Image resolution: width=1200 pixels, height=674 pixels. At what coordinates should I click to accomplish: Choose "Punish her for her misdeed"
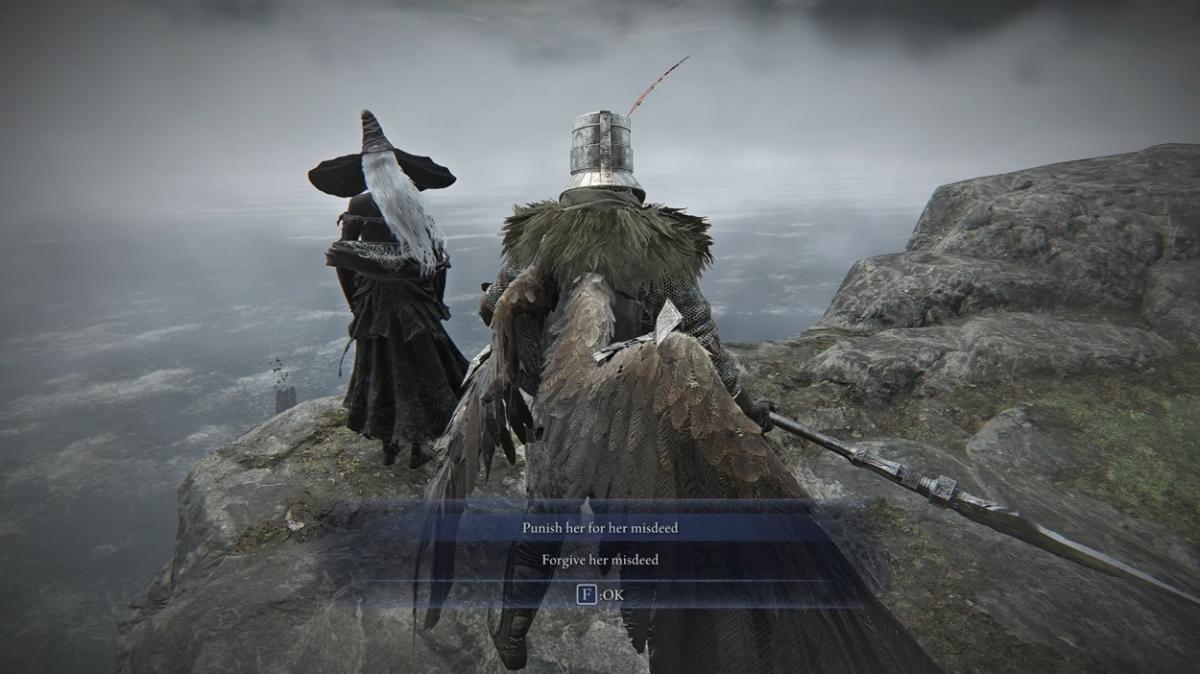[600, 527]
